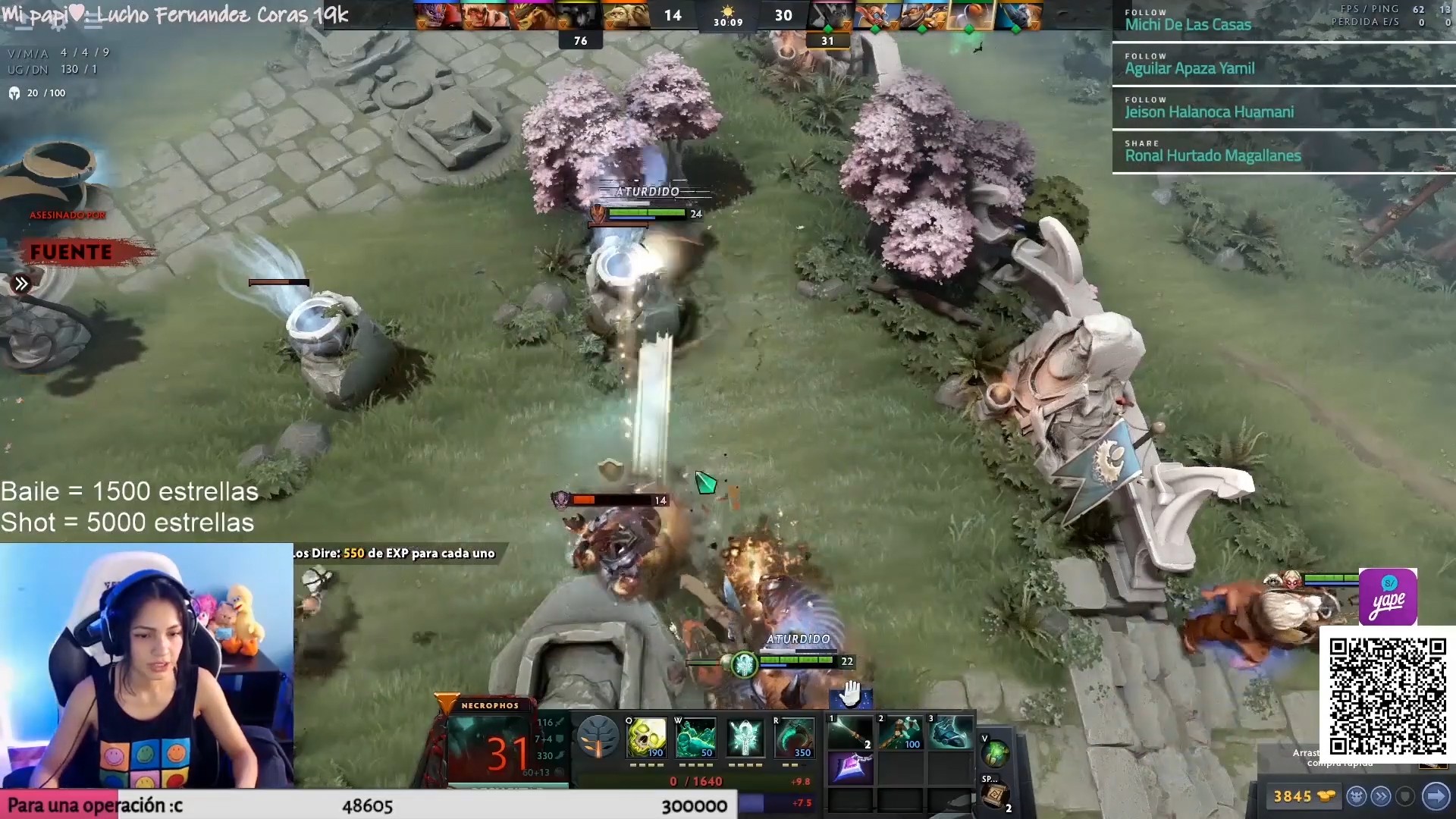The image size is (1456, 819).
Task: Use the item with 100 mana cost
Action: pos(899,733)
